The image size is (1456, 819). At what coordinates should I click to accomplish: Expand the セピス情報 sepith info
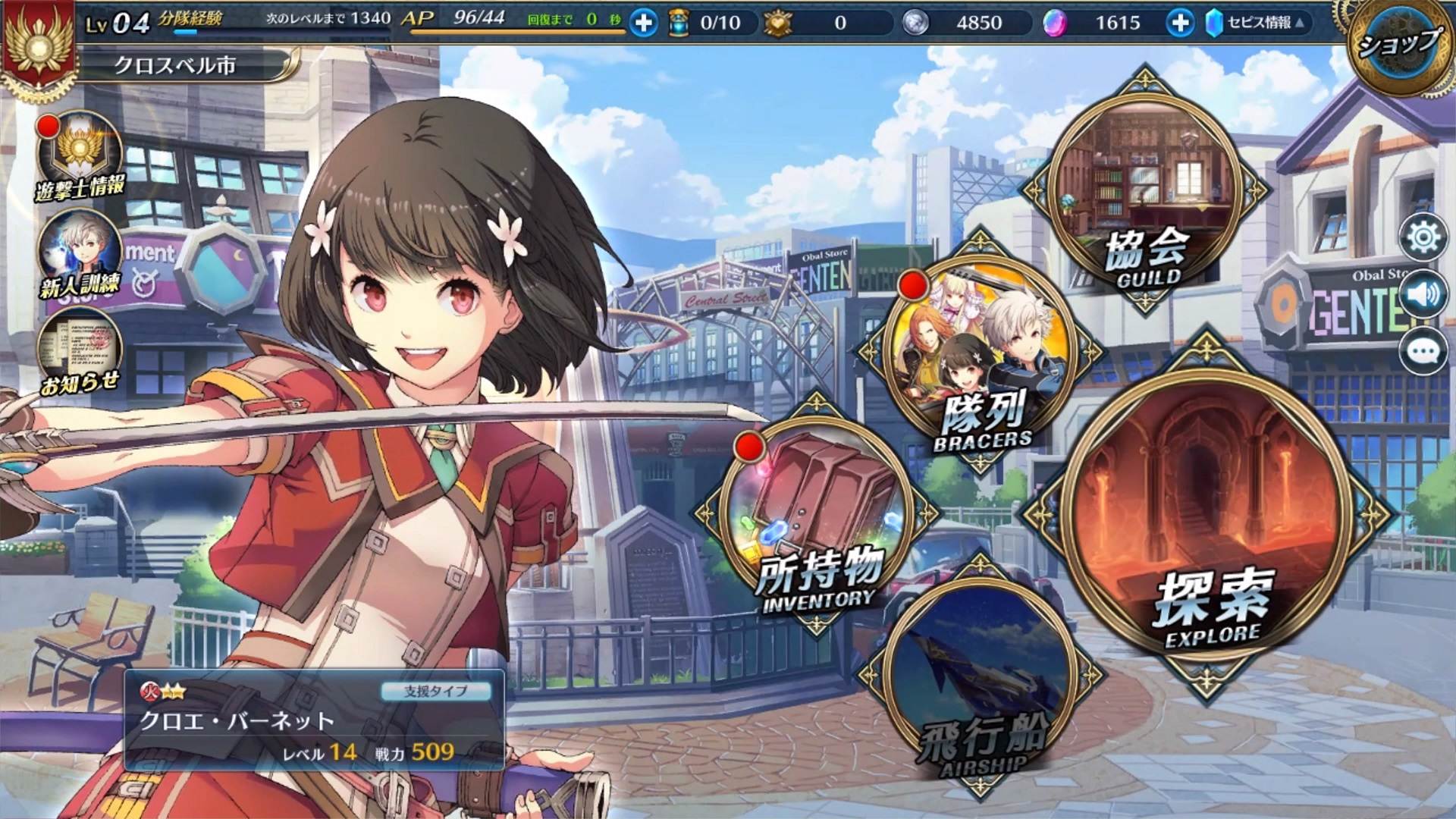click(x=1259, y=24)
